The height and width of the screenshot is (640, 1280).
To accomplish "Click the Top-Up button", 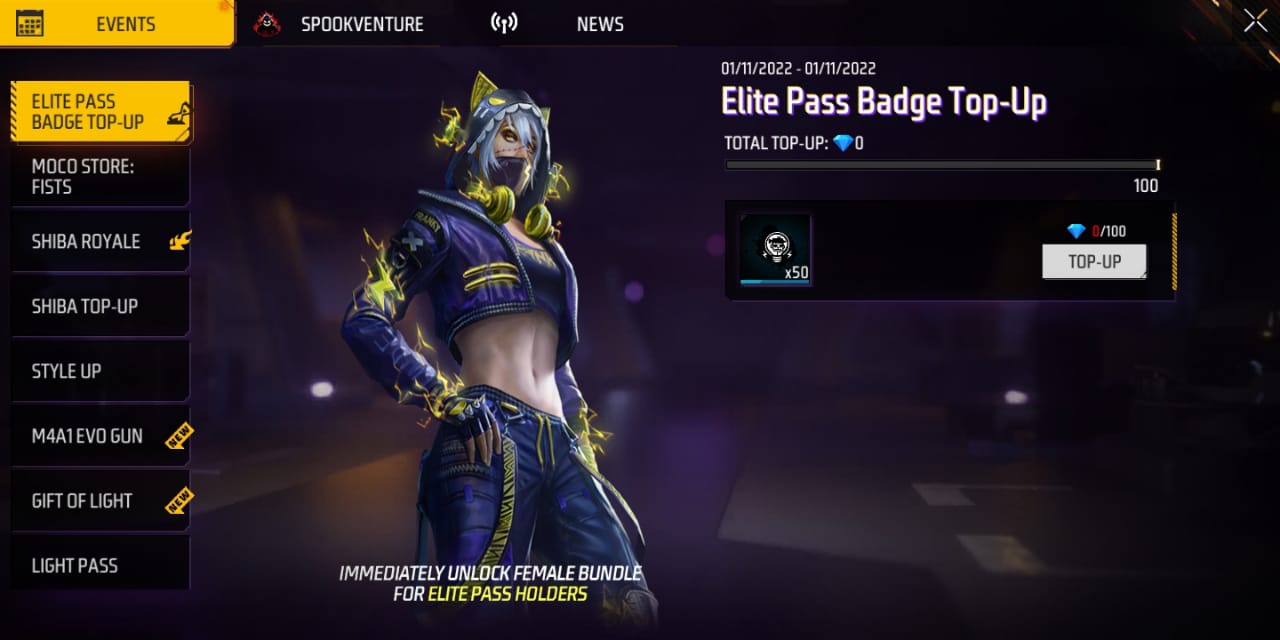I will click(x=1094, y=262).
